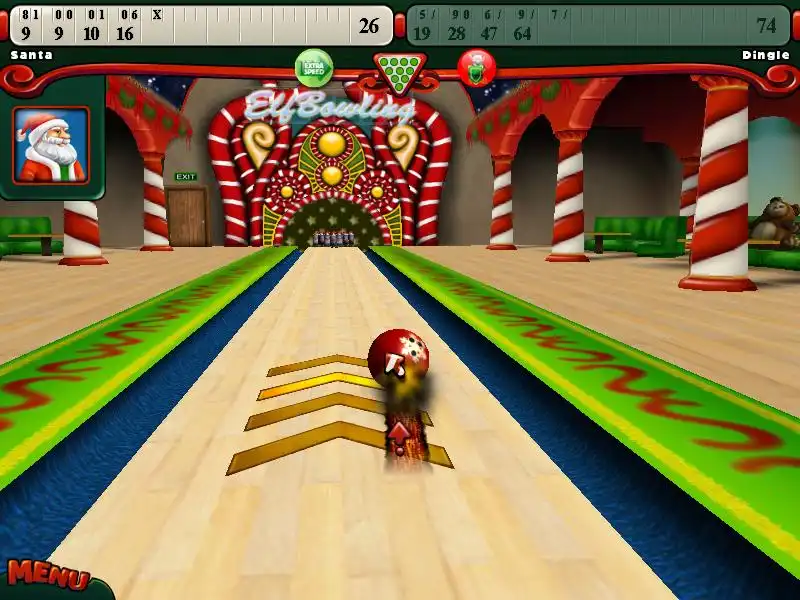Select Santa's player portrait
The width and height of the screenshot is (800, 600).
point(51,145)
